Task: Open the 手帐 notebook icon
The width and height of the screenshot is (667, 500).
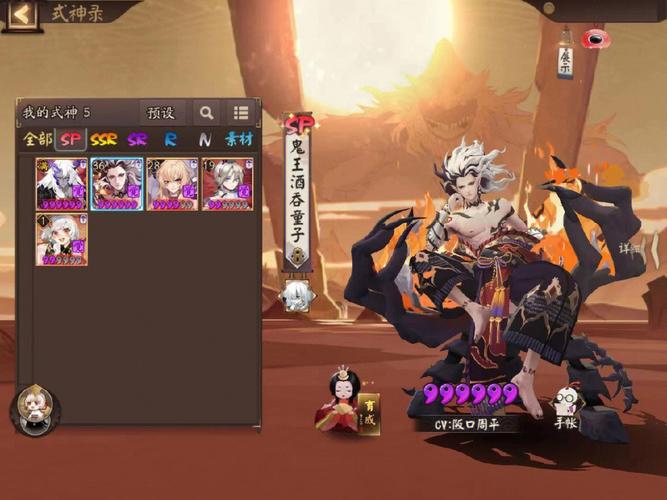Action: 566,407
